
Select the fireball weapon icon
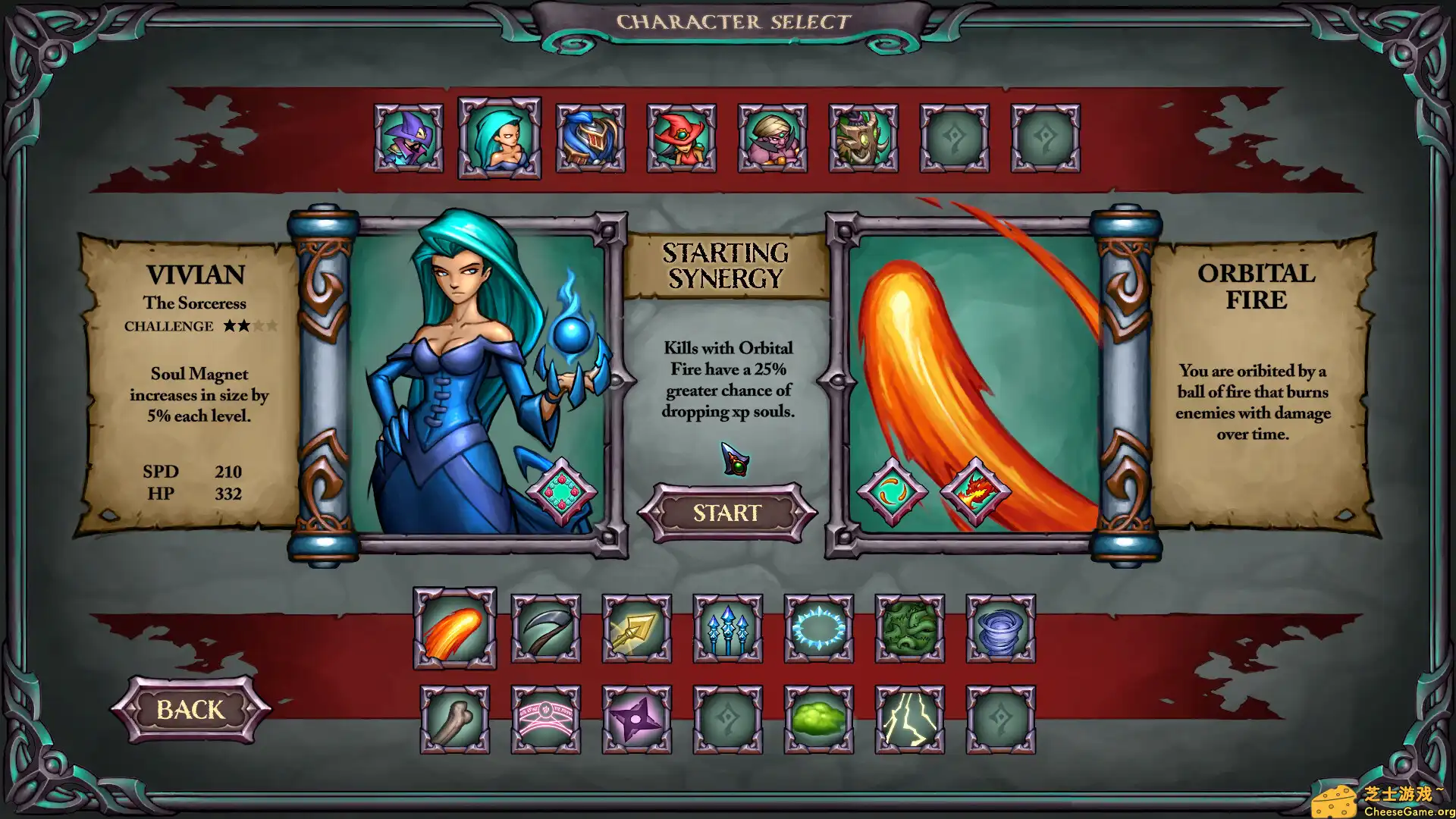pyautogui.click(x=453, y=629)
